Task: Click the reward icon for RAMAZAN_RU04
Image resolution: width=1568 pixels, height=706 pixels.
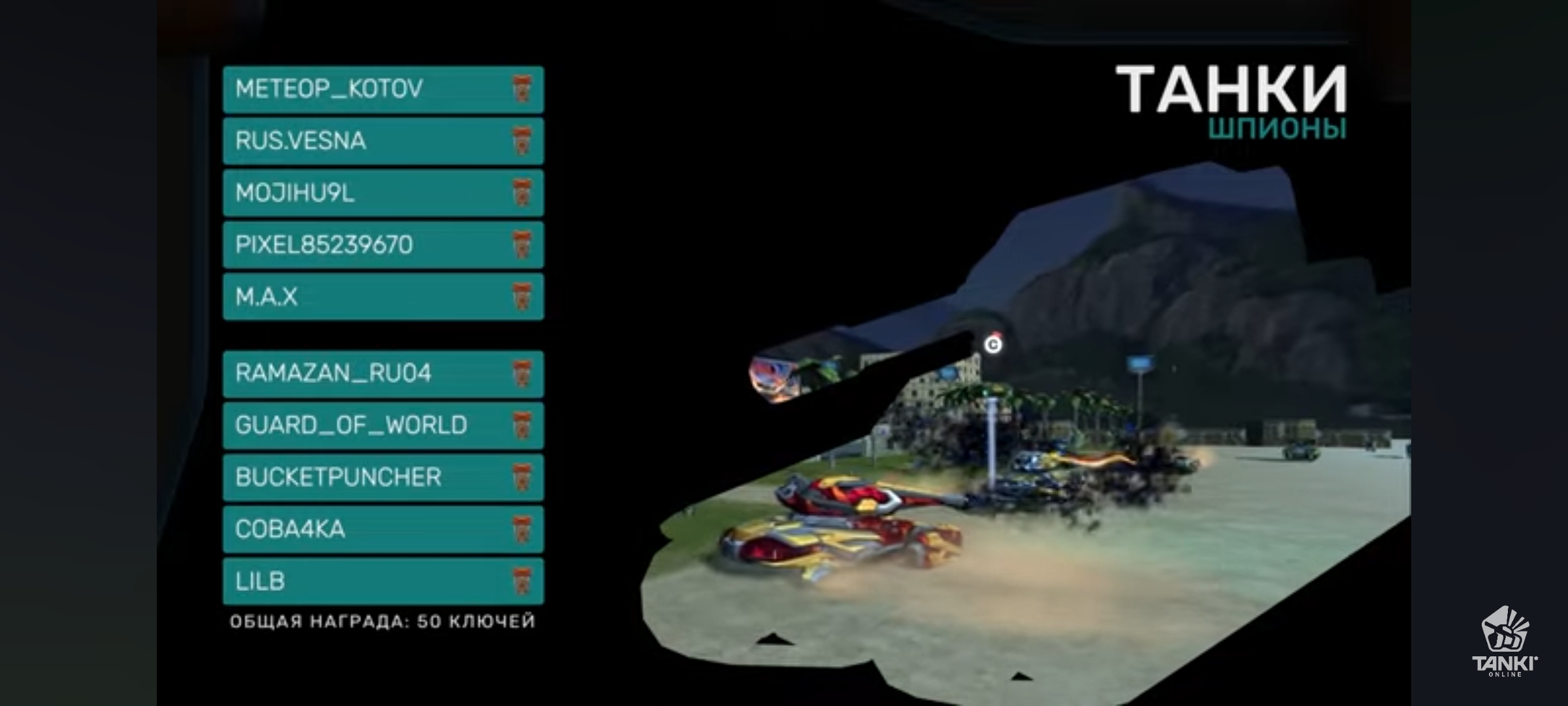Action: [523, 373]
